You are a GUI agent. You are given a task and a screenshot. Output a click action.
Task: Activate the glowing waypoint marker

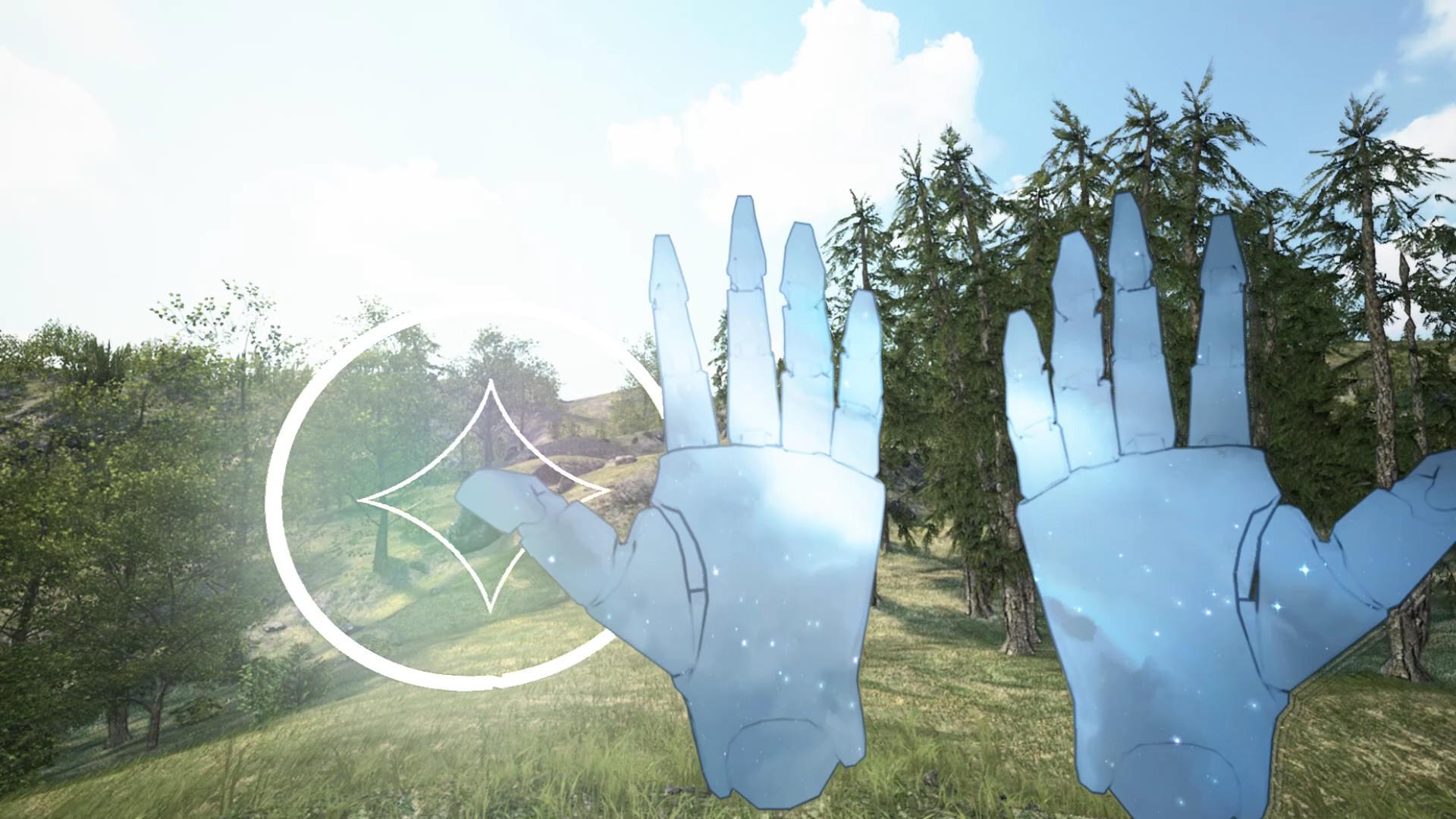(x=474, y=497)
